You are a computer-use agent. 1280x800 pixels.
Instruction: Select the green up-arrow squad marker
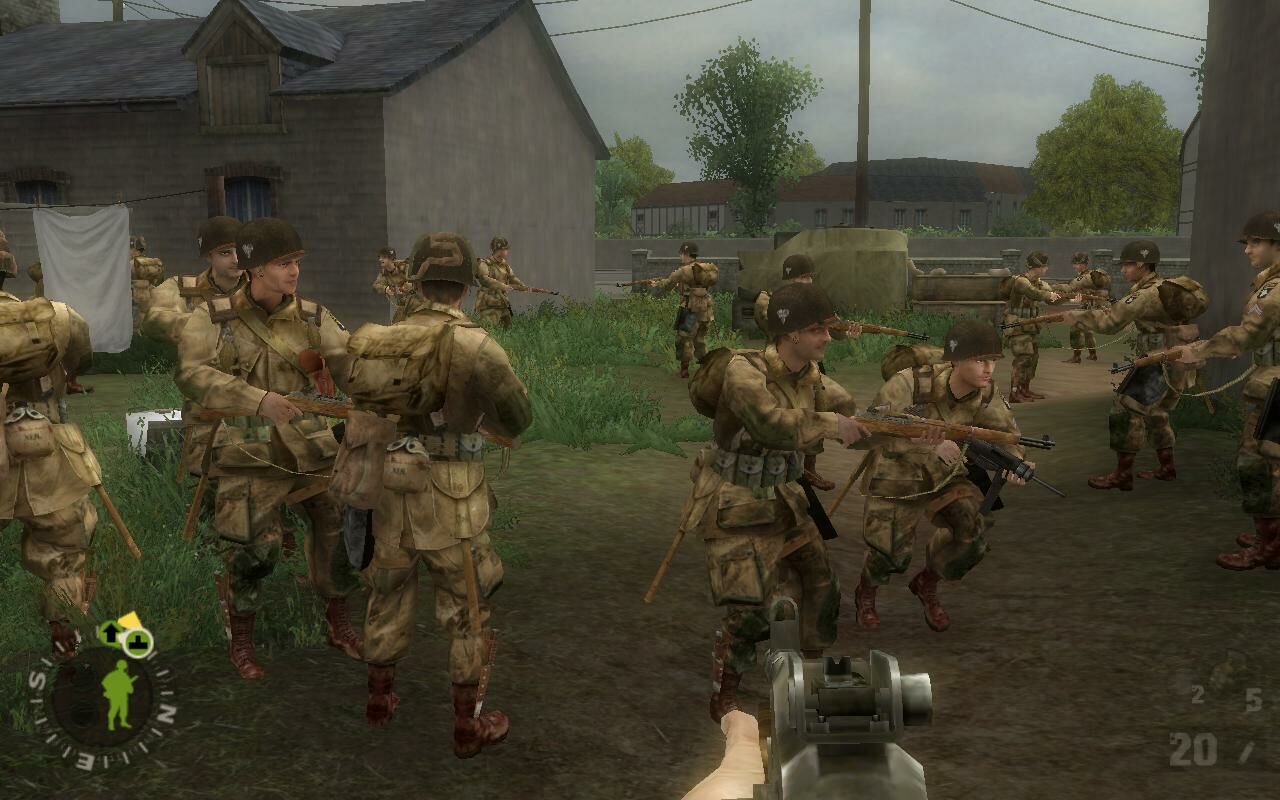pyautogui.click(x=109, y=632)
